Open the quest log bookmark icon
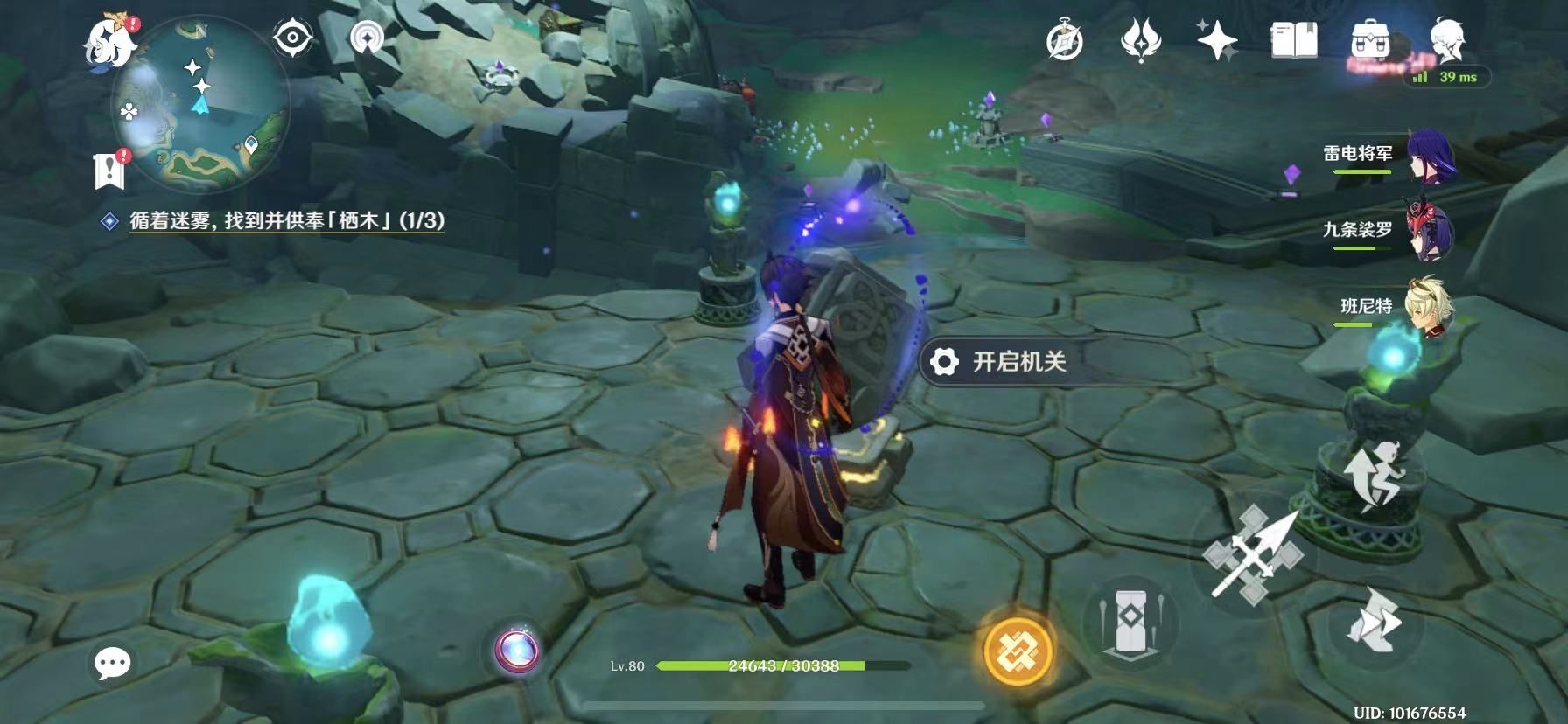The width and height of the screenshot is (1568, 724). click(x=110, y=170)
